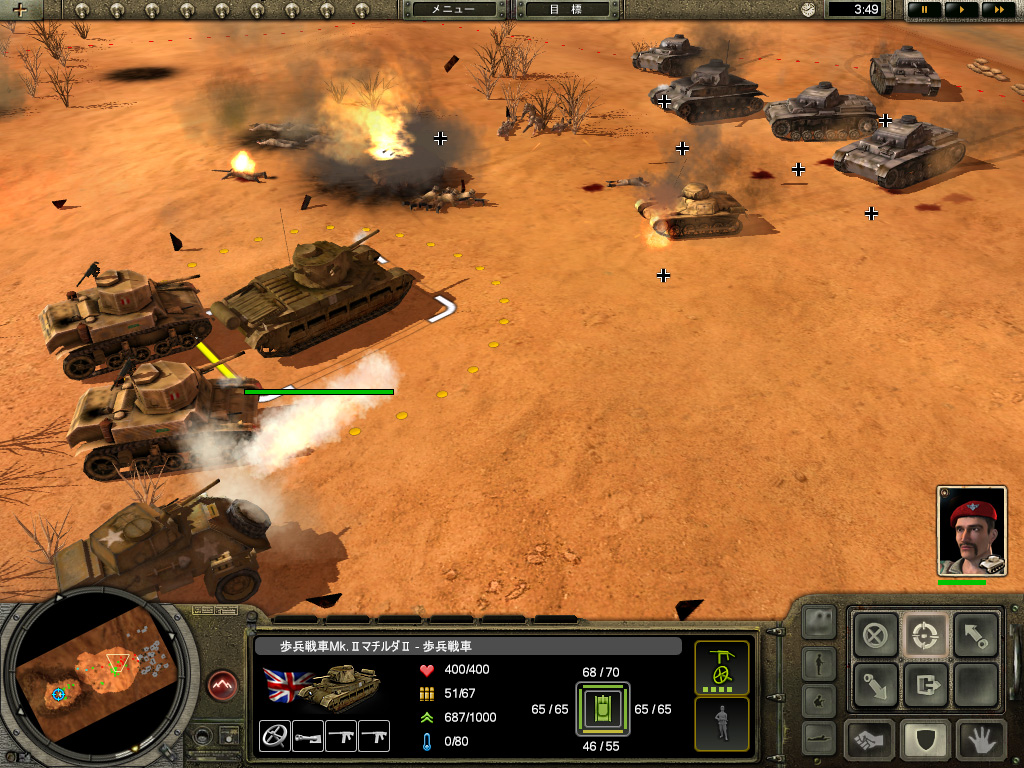Select the tank cannon weapon slot
1024x768 pixels.
[x=308, y=736]
